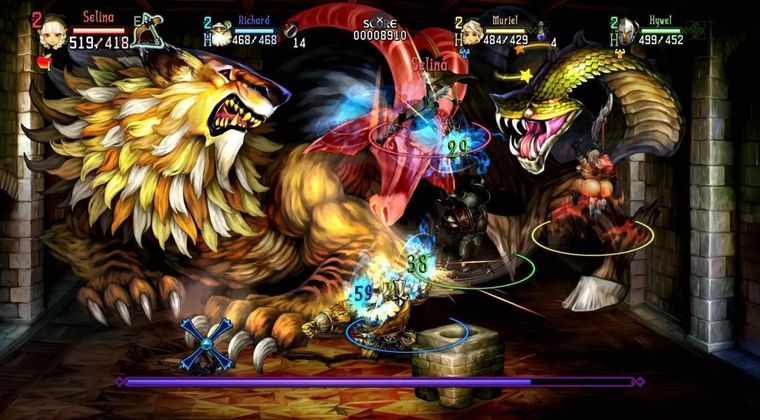
Task: Choose Muriel's character portrait
Action: coord(474,30)
